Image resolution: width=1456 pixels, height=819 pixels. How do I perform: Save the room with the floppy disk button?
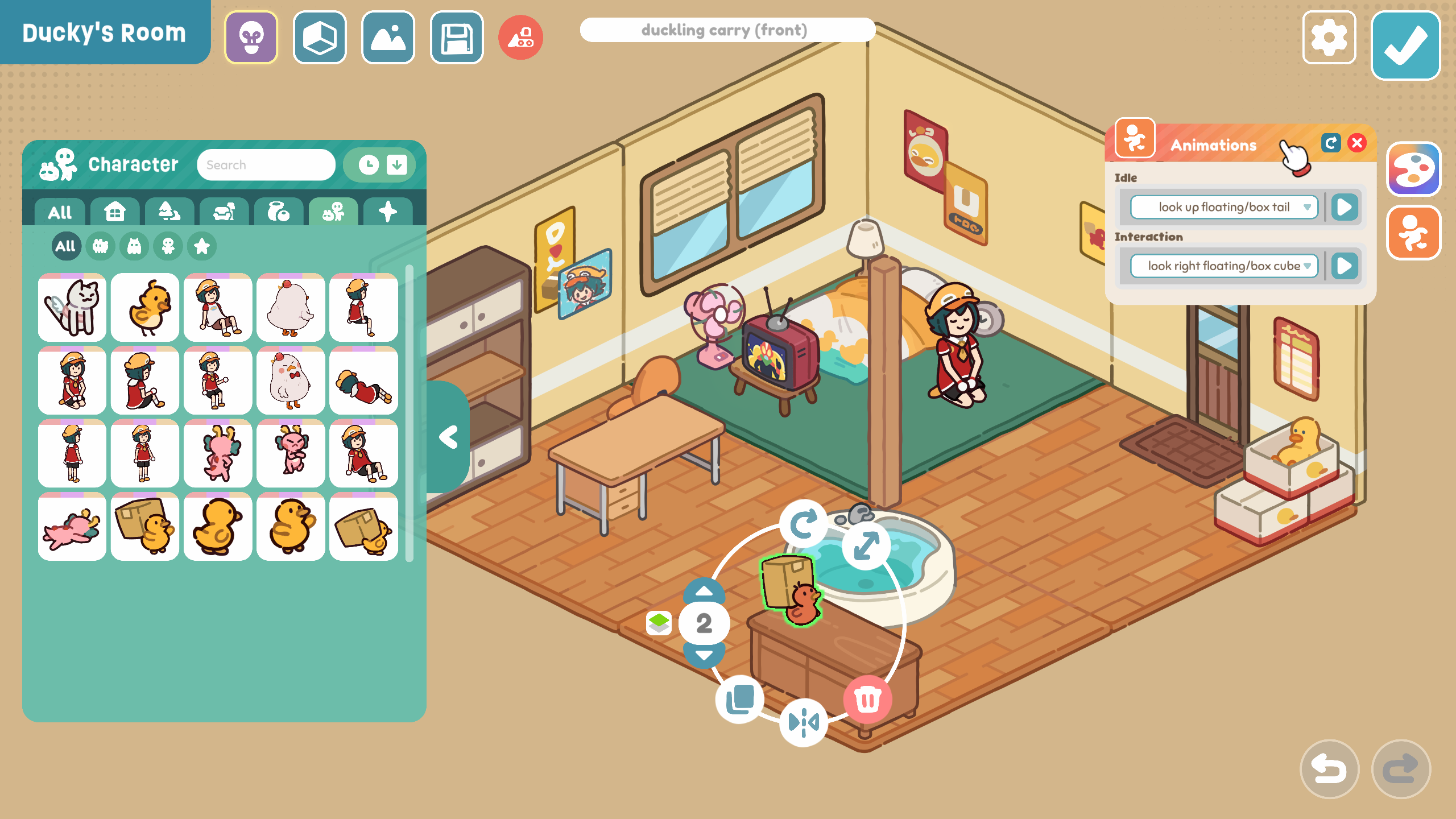pyautogui.click(x=457, y=38)
